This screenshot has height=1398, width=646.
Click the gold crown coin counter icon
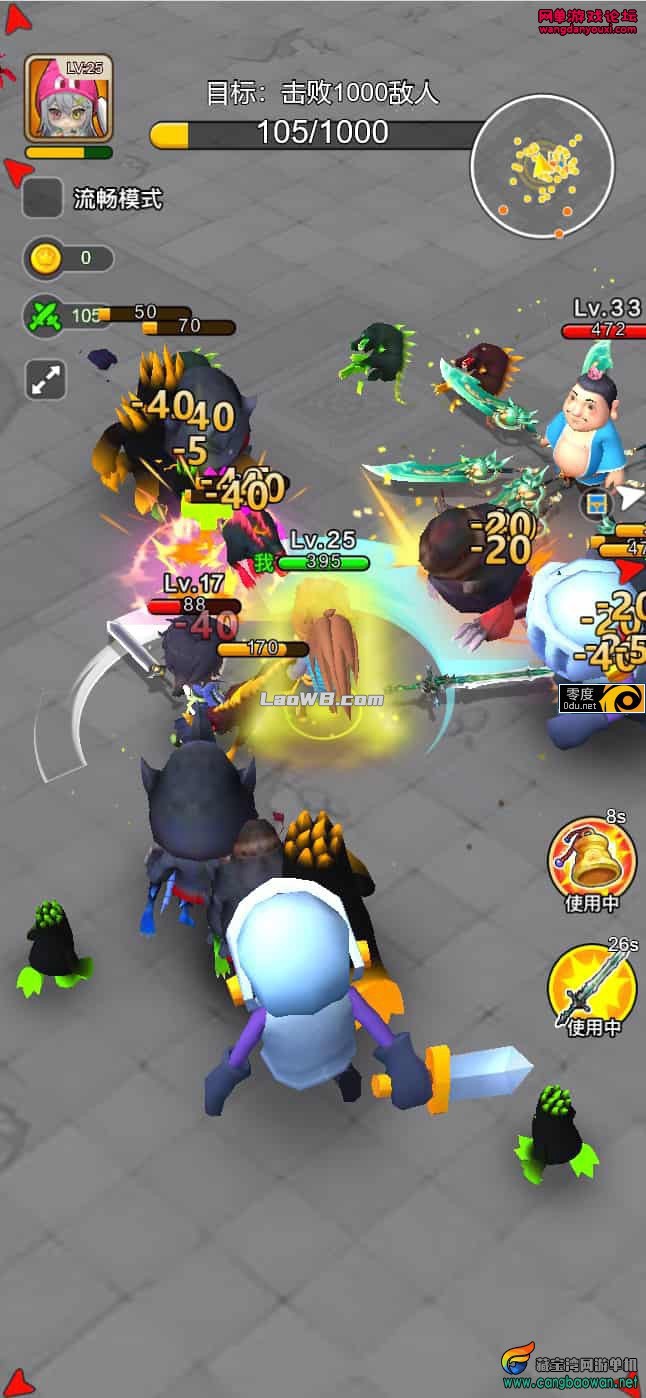45,259
